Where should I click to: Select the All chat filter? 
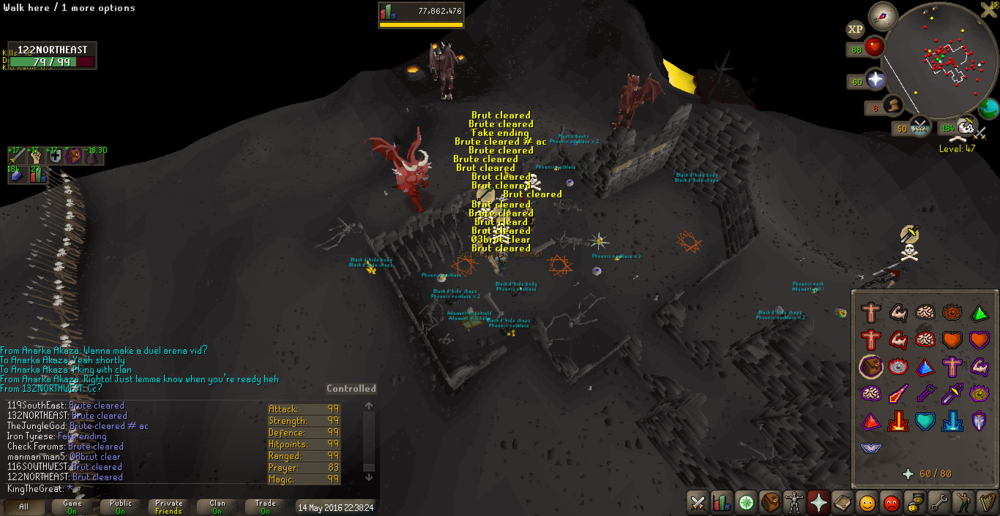[x=24, y=507]
